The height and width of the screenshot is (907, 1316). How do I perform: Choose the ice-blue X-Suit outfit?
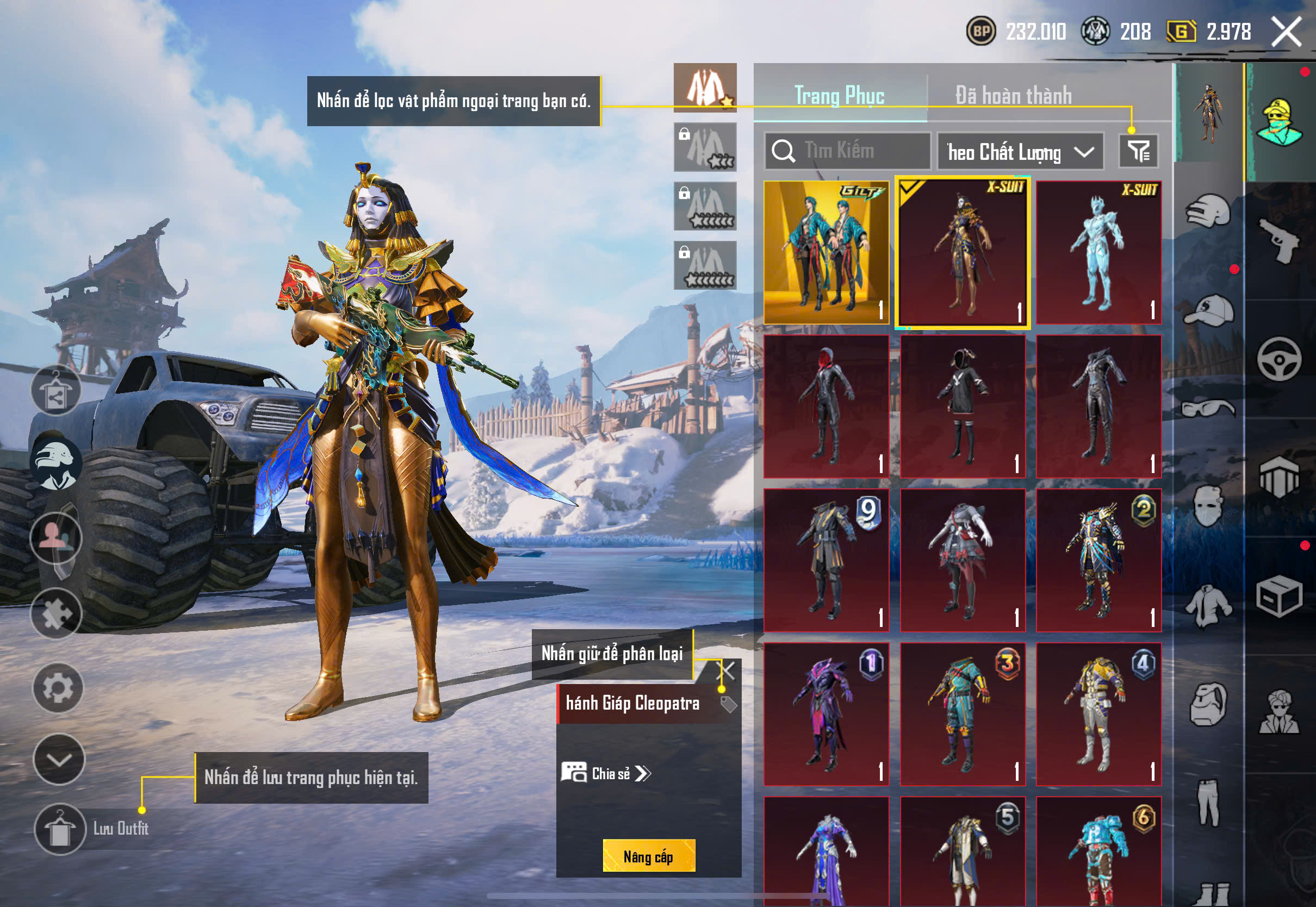tap(1098, 253)
